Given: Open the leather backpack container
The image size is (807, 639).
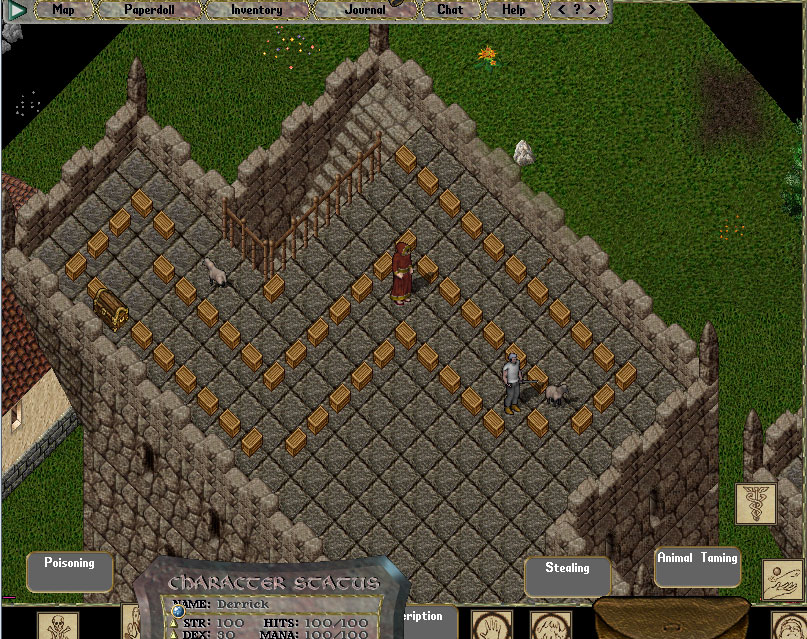Looking at the screenshot, I should pyautogui.click(x=671, y=619).
